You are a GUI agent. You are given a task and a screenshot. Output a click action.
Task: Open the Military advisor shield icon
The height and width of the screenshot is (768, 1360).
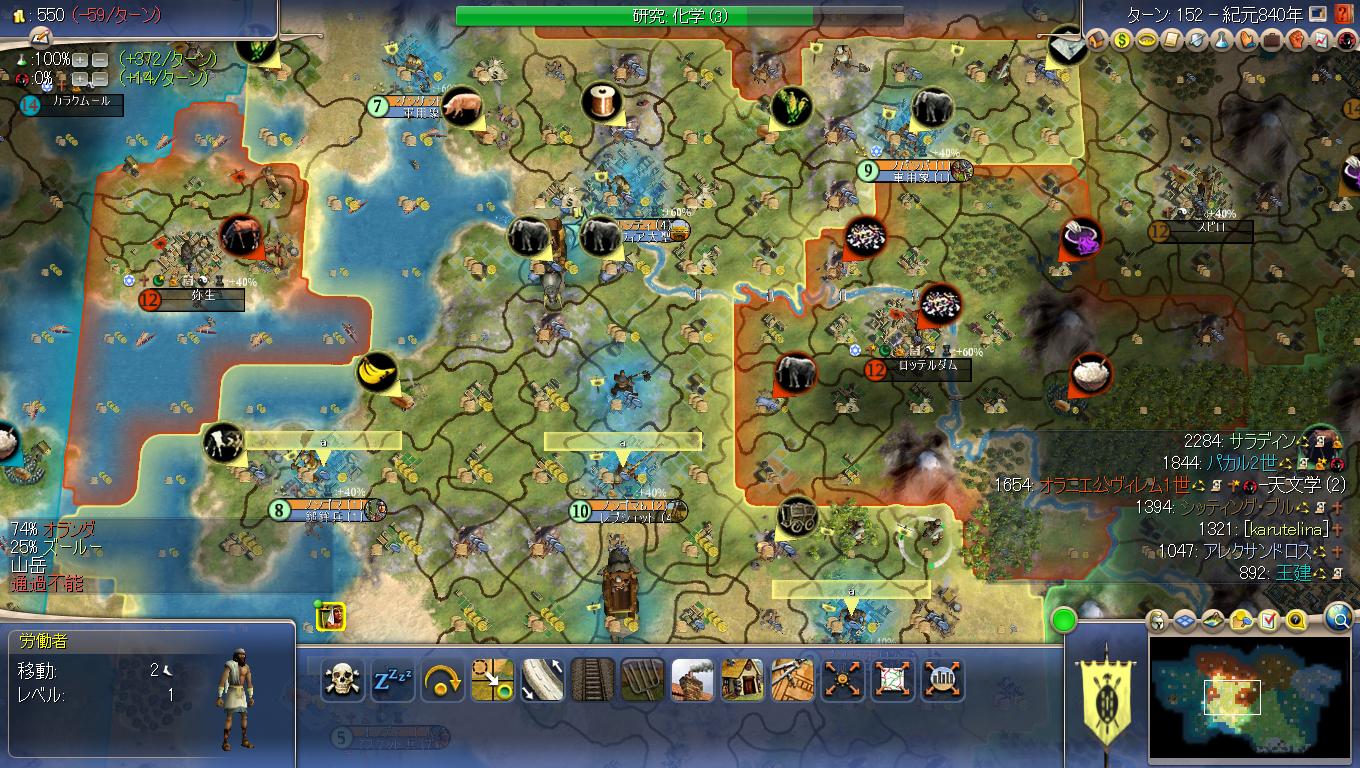pyautogui.click(x=1196, y=42)
